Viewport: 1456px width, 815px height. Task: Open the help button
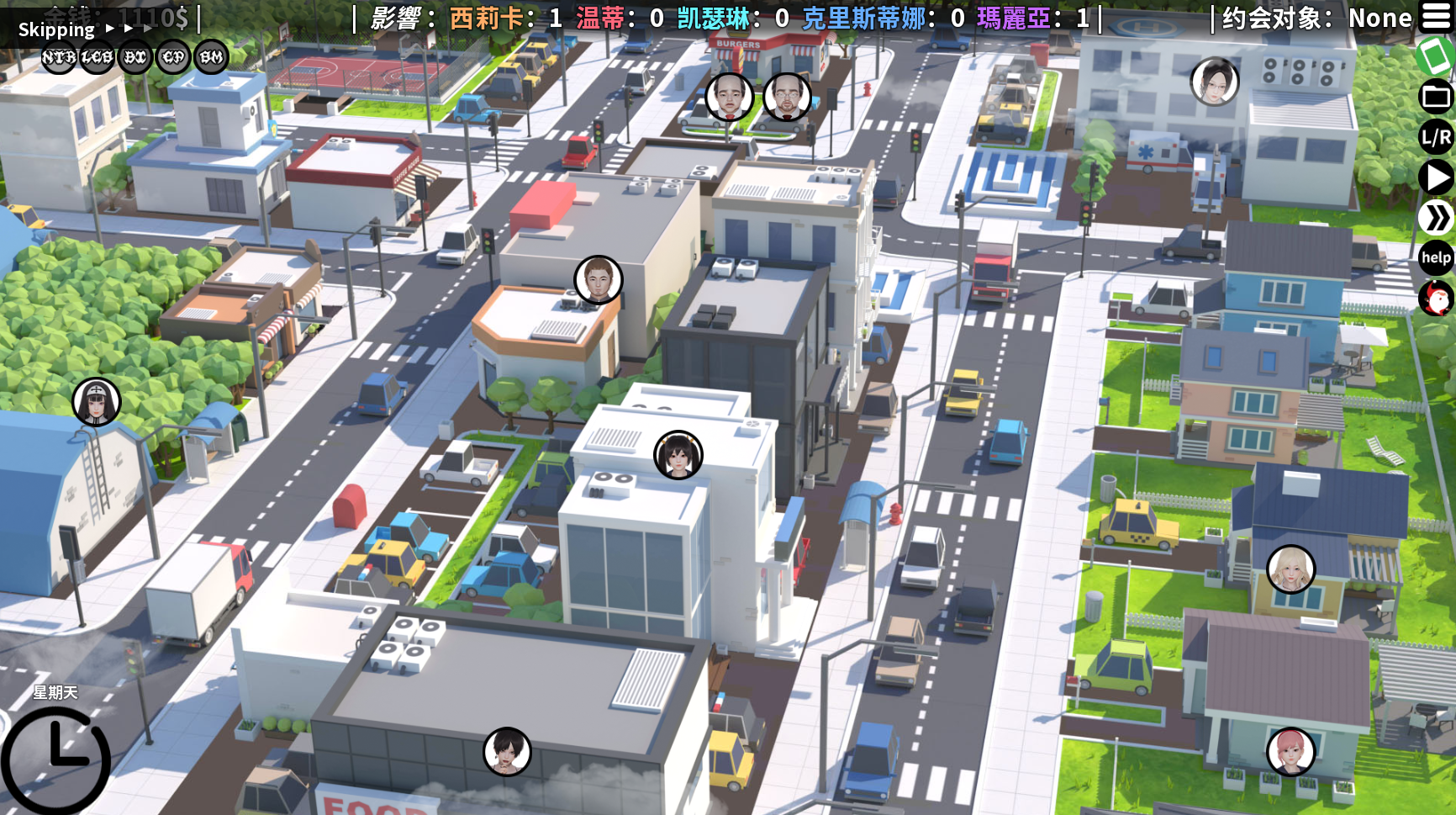[x=1436, y=257]
